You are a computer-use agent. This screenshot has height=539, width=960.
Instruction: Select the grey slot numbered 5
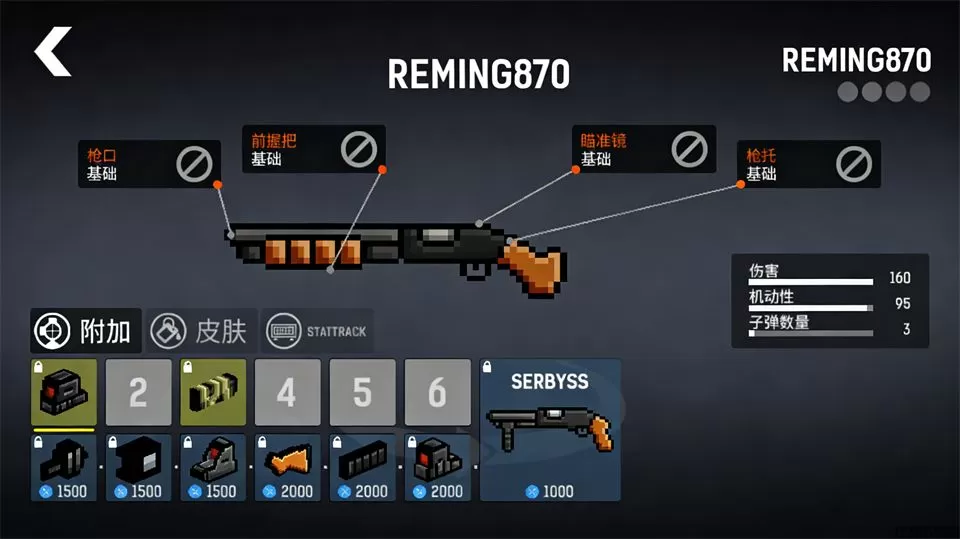(x=362, y=392)
